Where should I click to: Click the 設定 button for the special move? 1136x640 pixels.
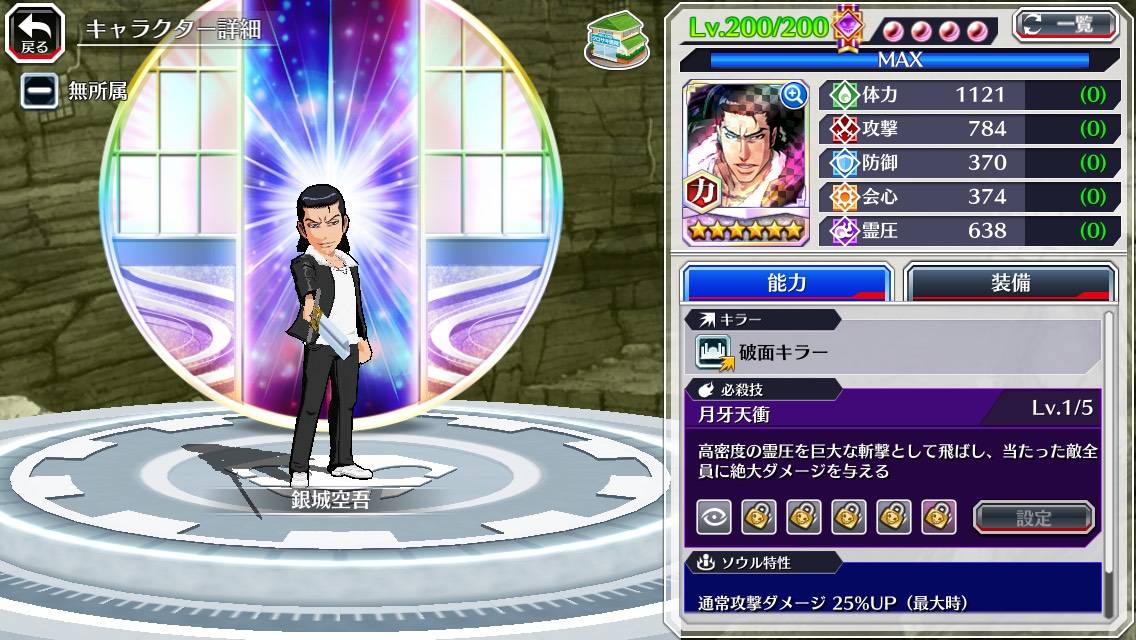tap(1033, 517)
